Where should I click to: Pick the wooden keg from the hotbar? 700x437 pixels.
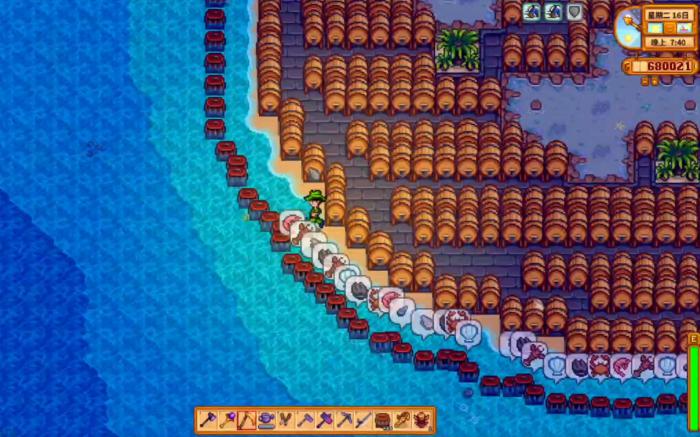383,419
